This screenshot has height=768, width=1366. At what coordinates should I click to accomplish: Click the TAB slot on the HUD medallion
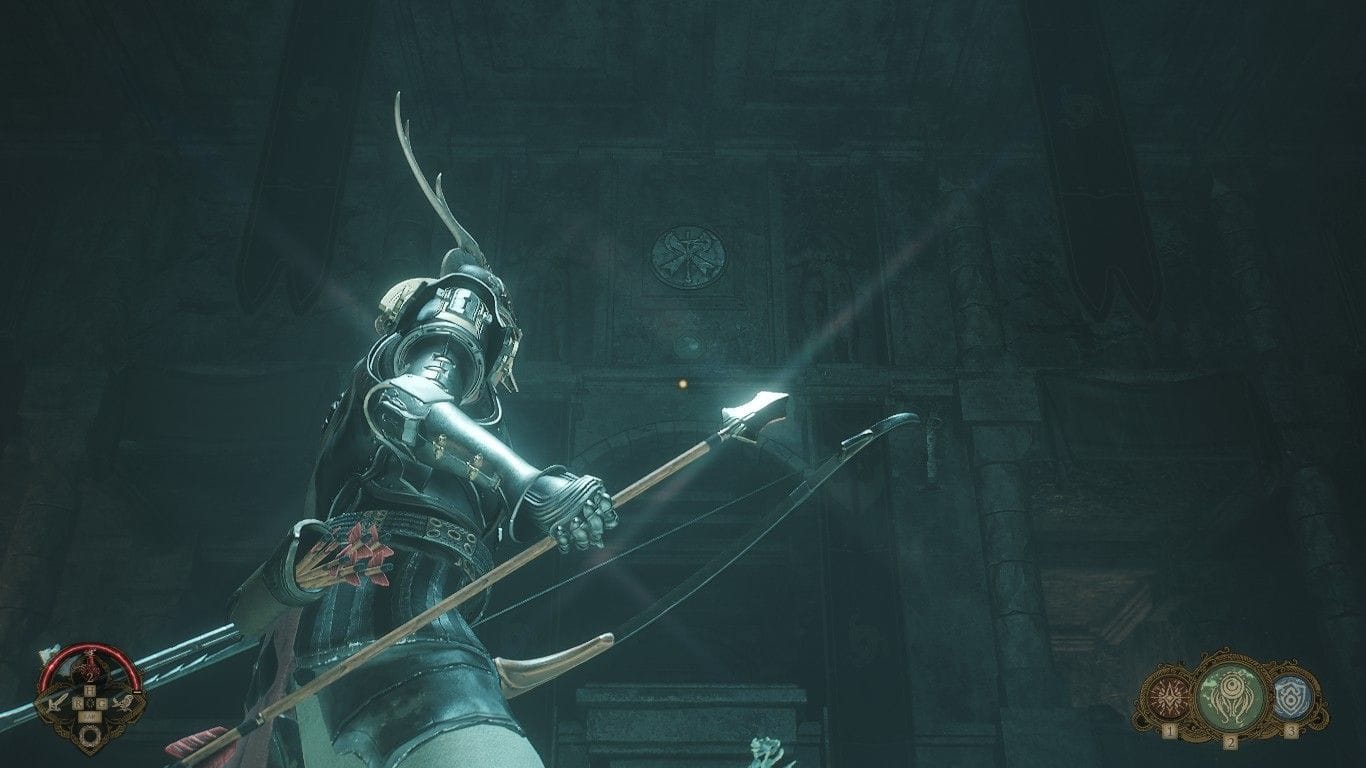click(x=91, y=716)
